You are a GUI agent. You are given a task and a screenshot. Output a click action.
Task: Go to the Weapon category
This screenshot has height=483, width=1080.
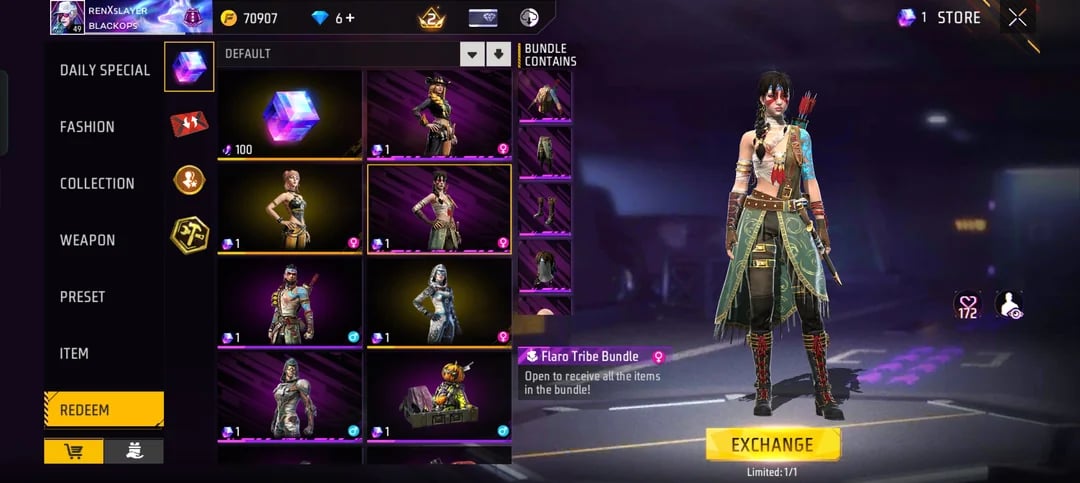coord(87,240)
